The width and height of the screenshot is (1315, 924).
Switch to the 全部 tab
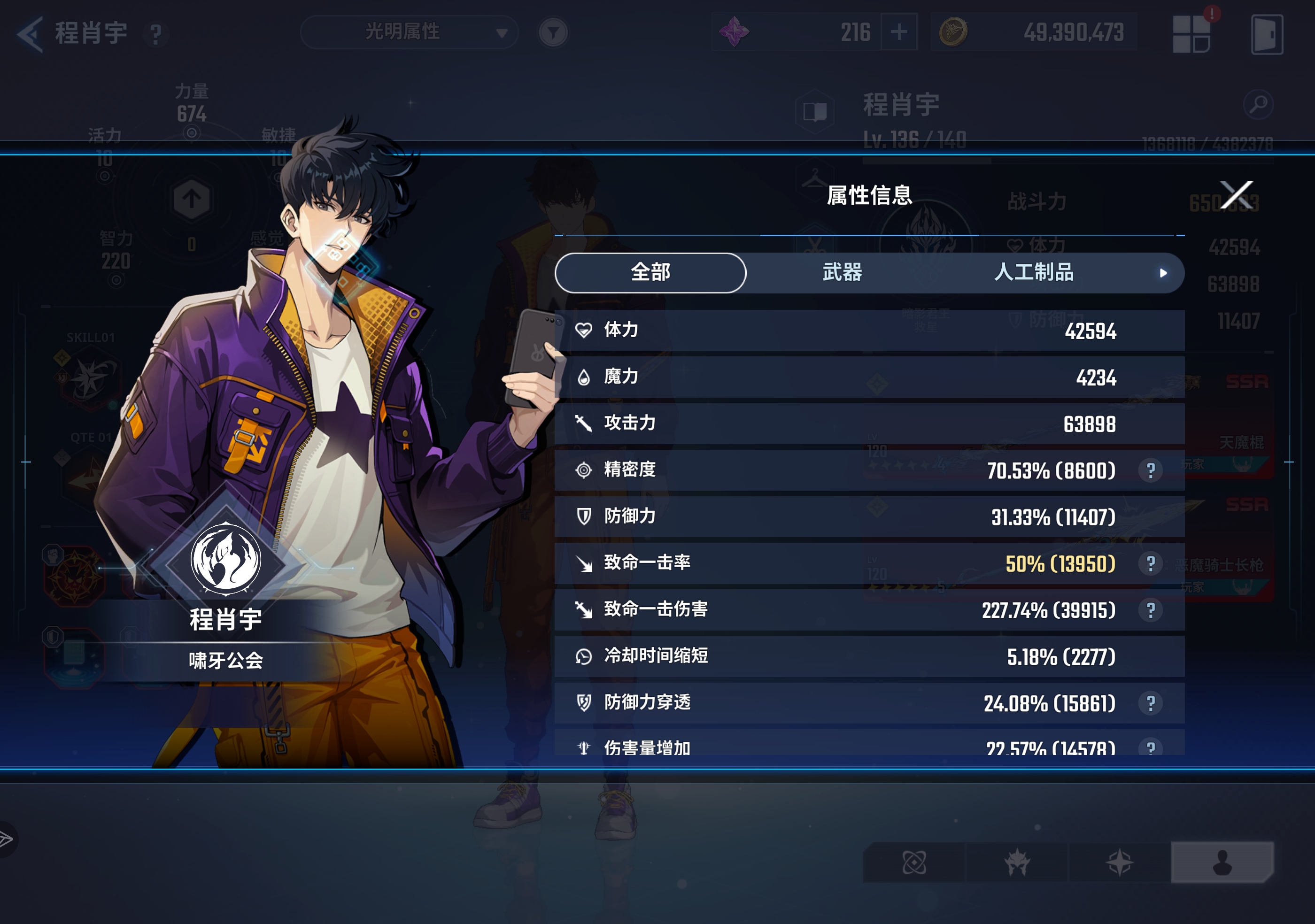[650, 272]
